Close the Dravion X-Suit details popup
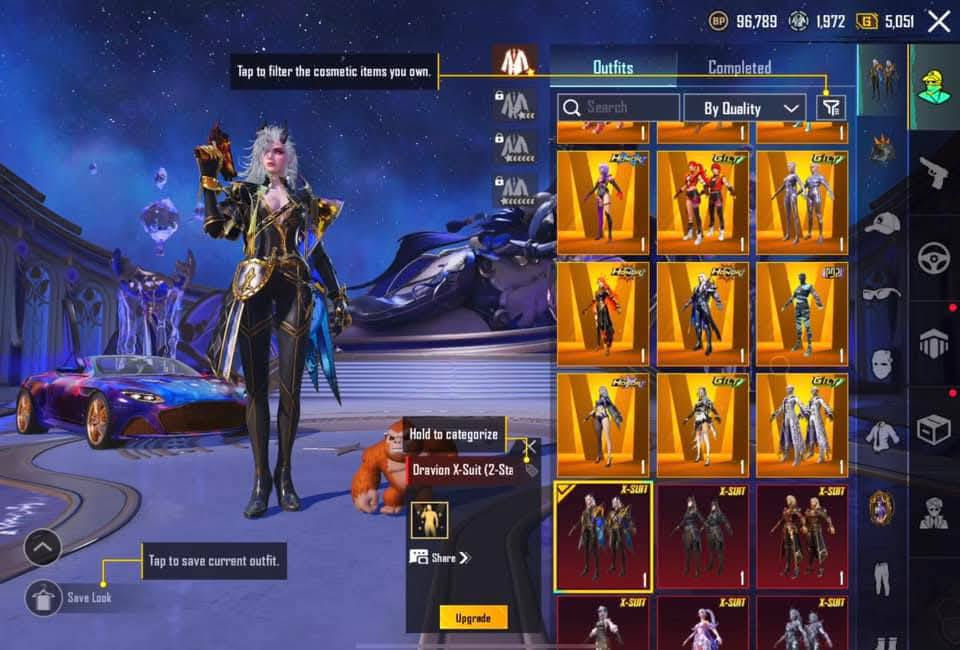 pyautogui.click(x=531, y=445)
